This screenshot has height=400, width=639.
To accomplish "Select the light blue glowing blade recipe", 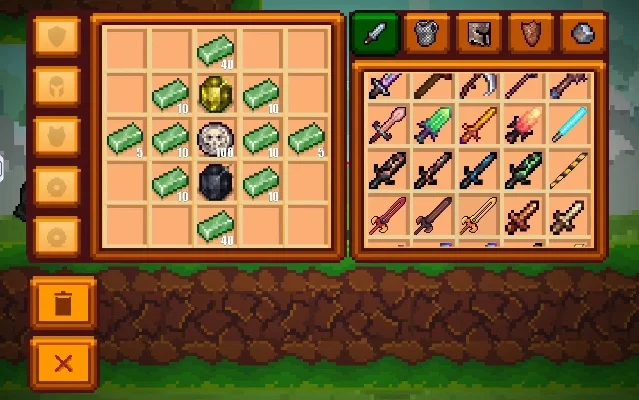I will pyautogui.click(x=568, y=129).
